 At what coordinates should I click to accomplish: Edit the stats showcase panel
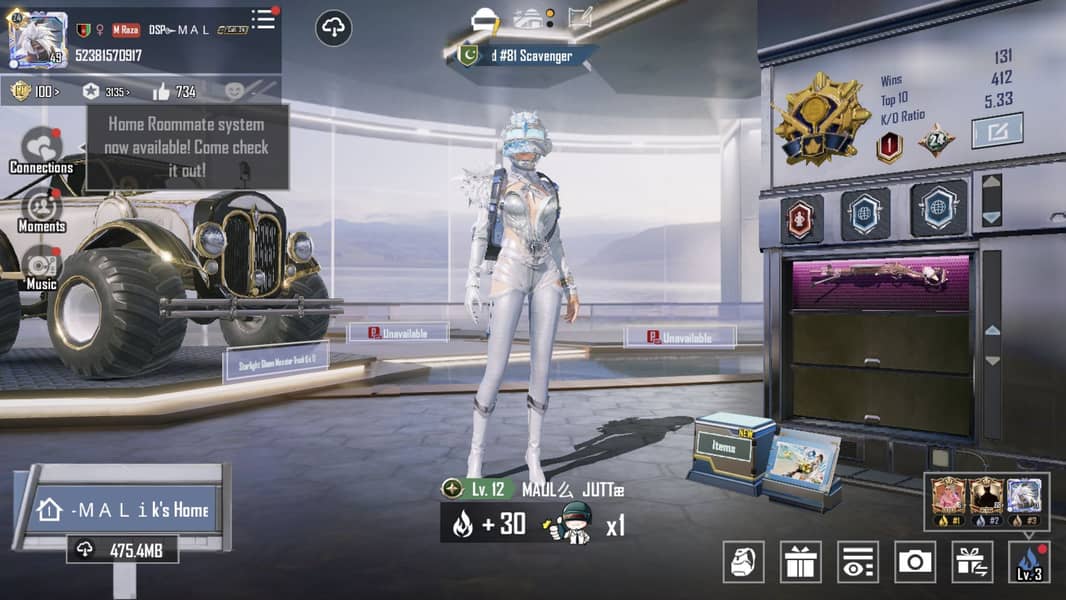pos(997,131)
